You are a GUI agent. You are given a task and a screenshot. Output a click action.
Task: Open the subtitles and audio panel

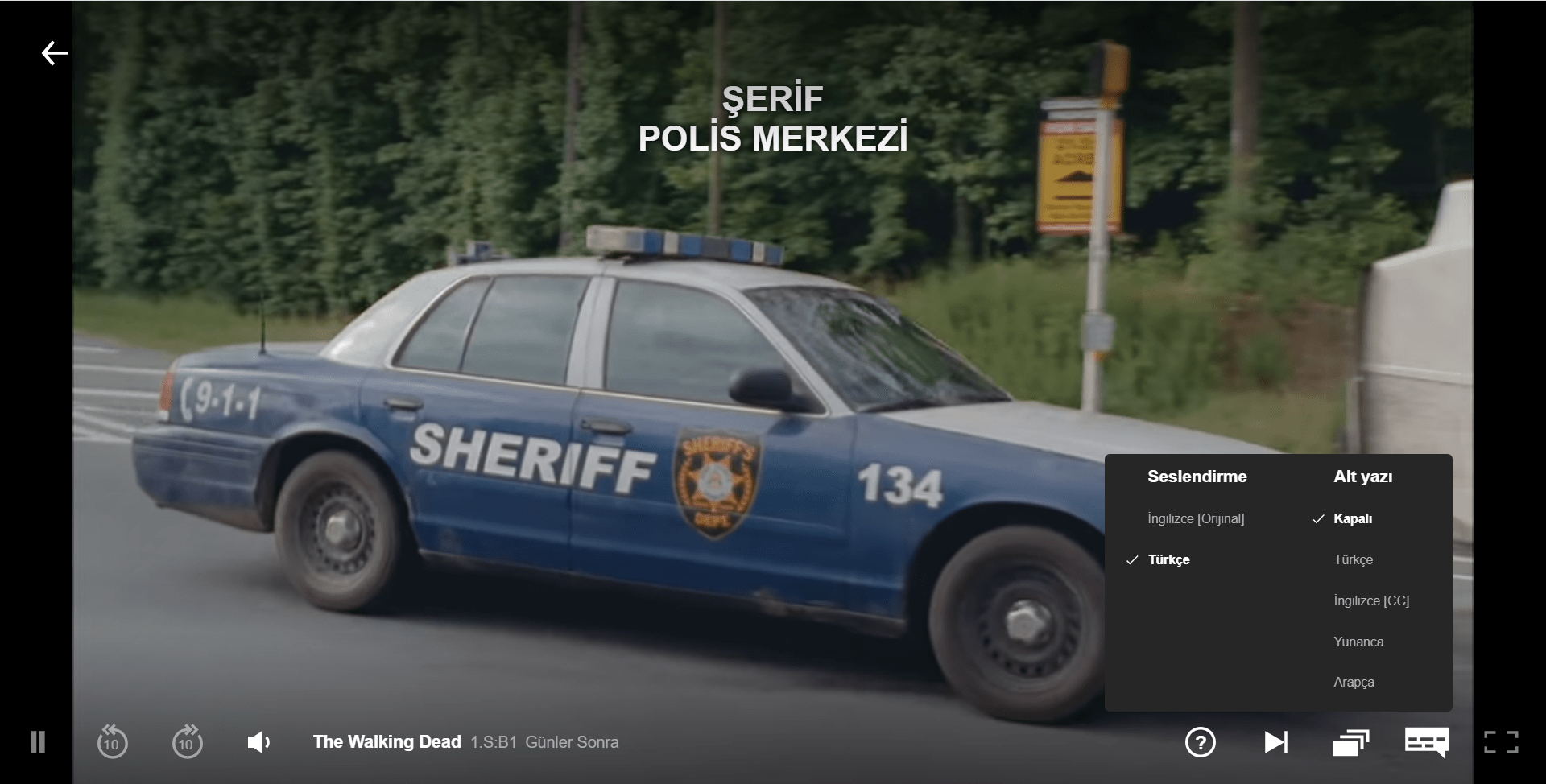click(1425, 742)
